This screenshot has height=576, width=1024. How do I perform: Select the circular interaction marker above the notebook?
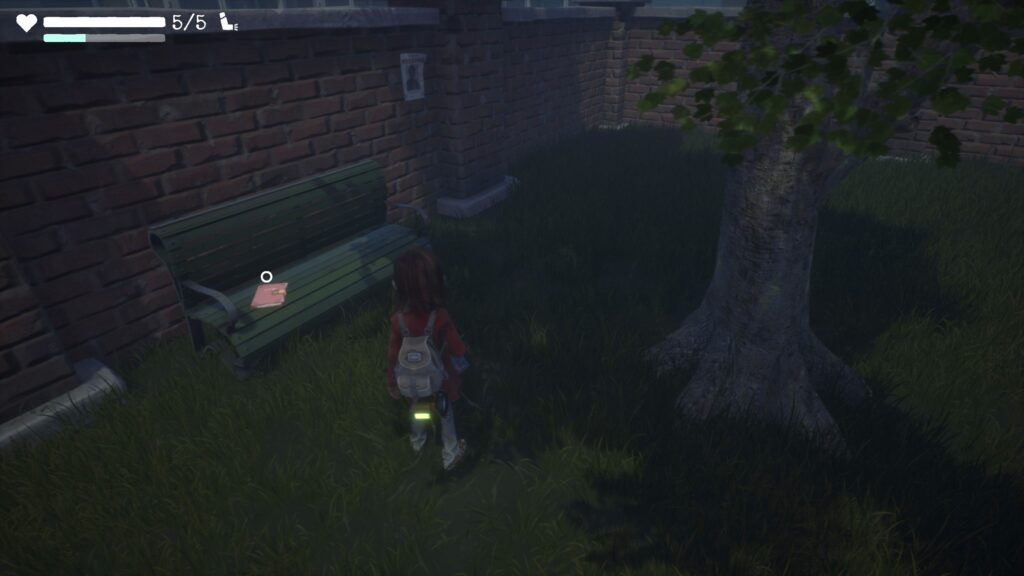point(266,277)
